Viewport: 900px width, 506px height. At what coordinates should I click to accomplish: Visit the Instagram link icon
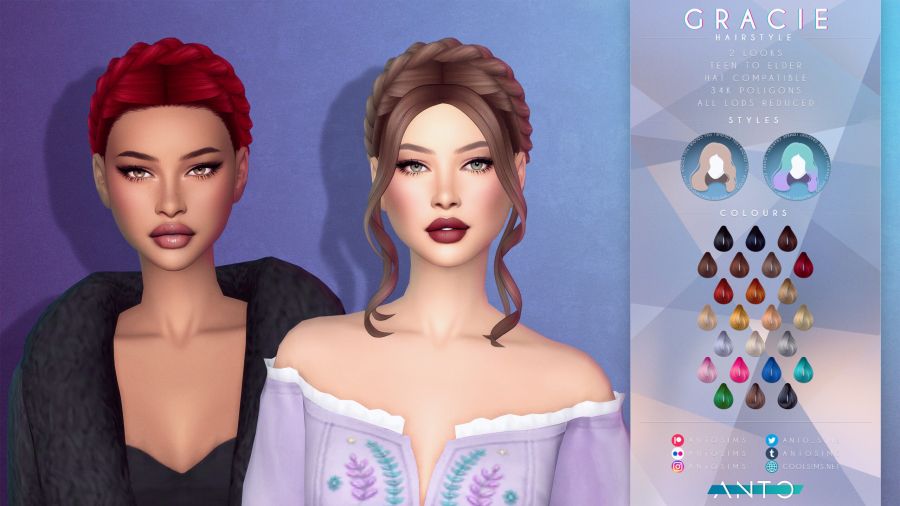point(679,466)
